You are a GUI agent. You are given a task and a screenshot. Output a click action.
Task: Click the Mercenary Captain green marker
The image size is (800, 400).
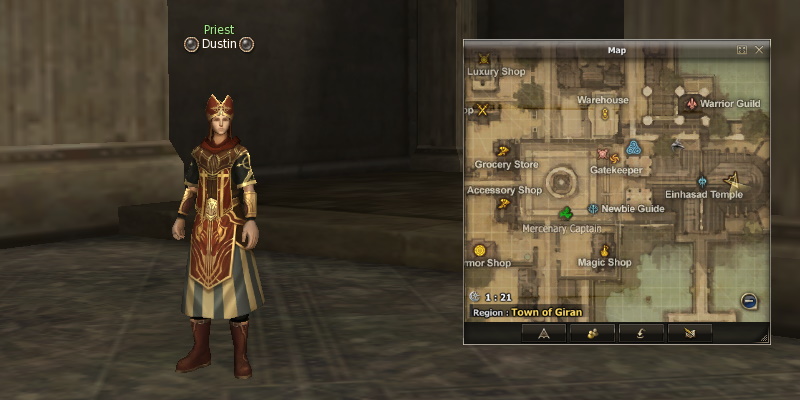pyautogui.click(x=566, y=213)
